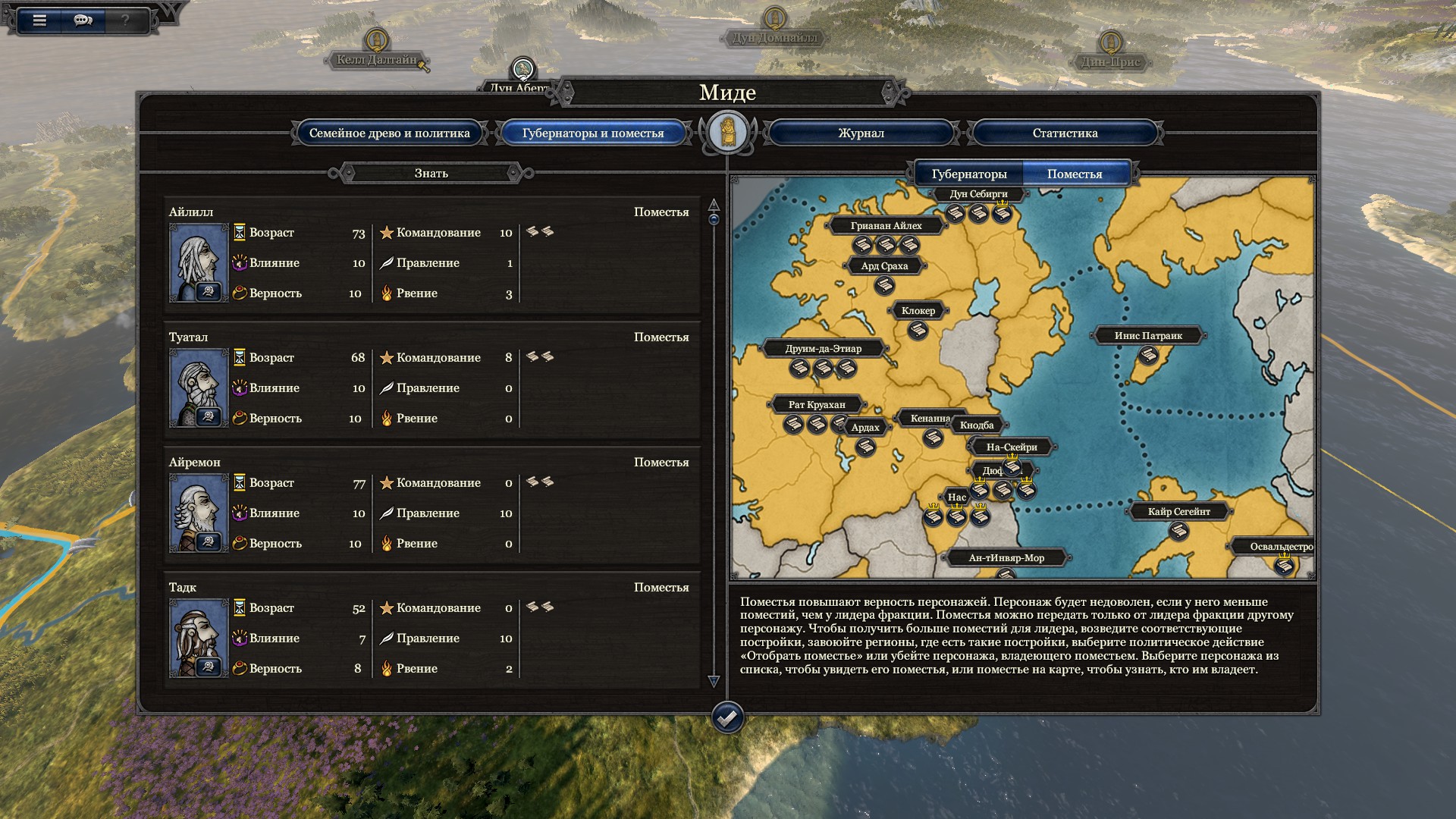
Task: Select the Ард Сраха estate icon
Action: pos(884,286)
